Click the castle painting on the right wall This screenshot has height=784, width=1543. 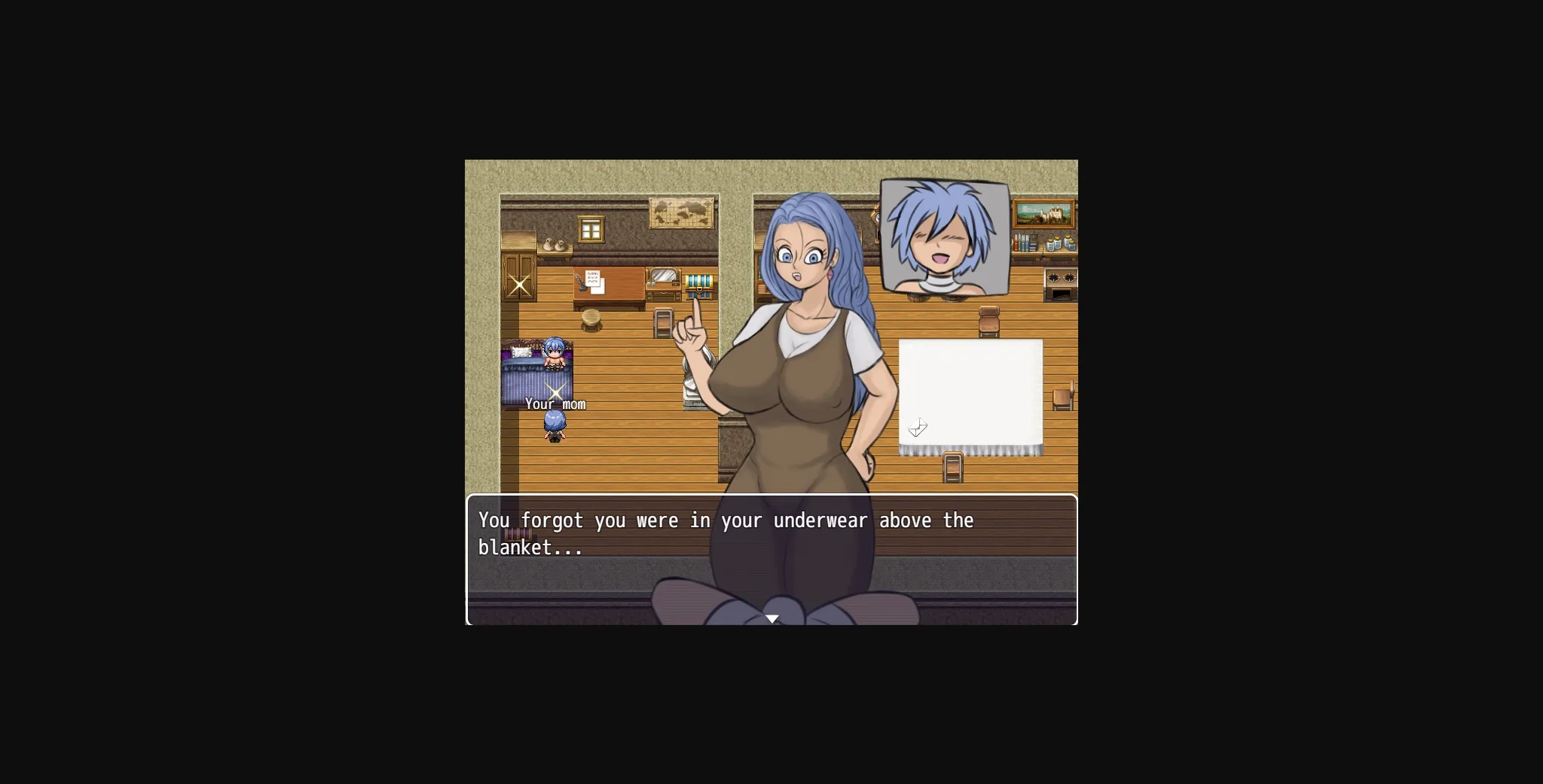1043,214
